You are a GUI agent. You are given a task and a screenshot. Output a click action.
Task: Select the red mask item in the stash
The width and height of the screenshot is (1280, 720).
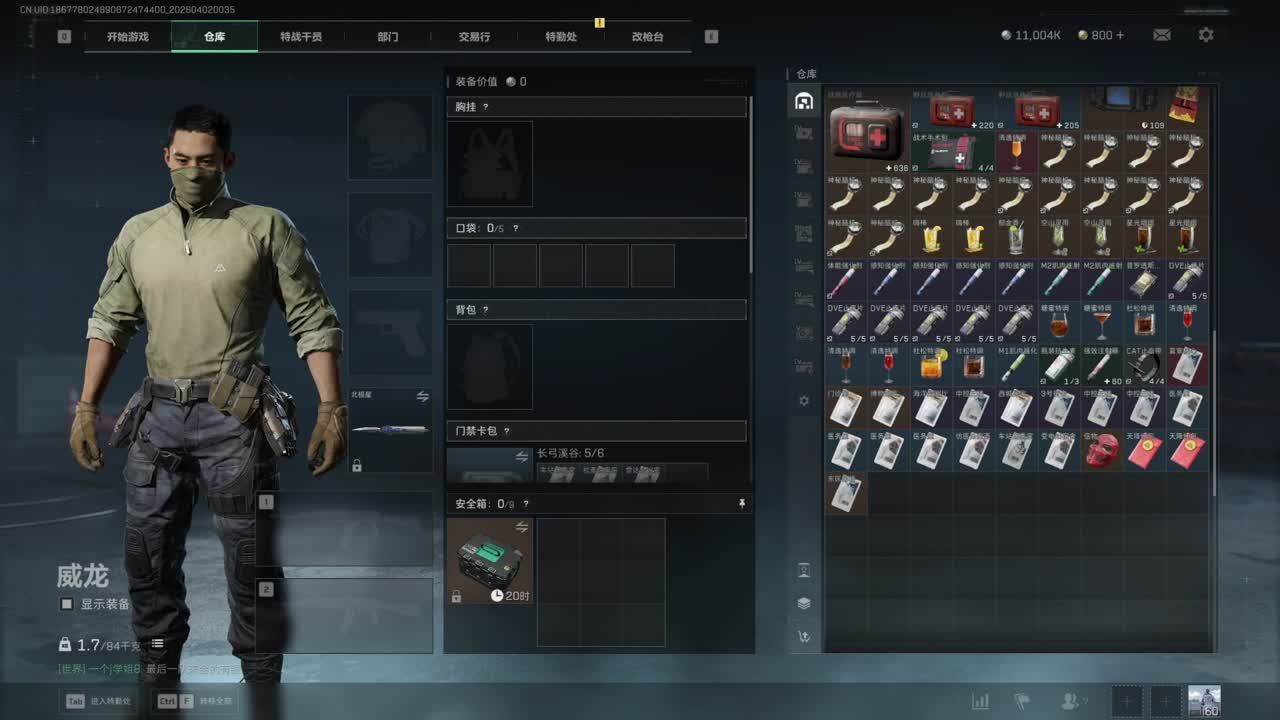1101,450
